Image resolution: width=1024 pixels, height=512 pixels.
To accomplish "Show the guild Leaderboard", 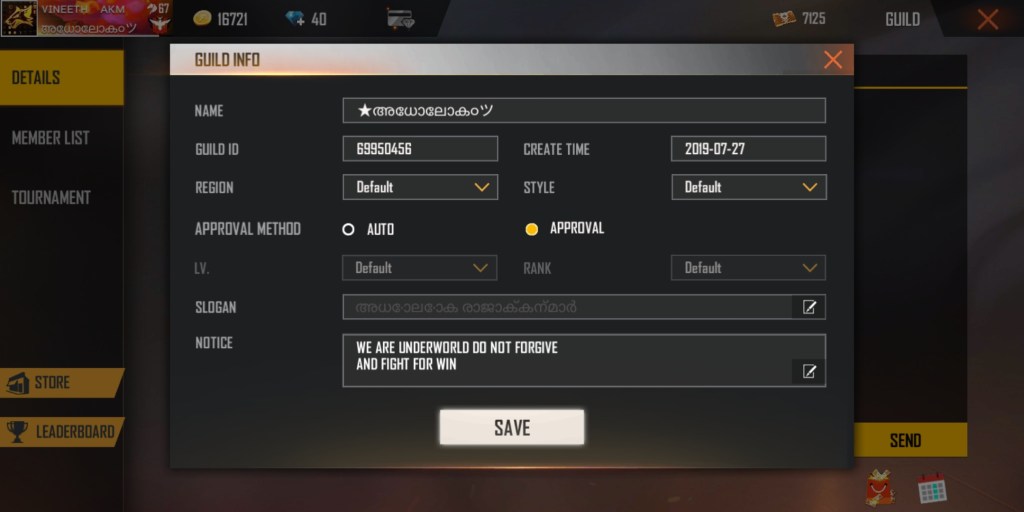I will click(x=60, y=432).
